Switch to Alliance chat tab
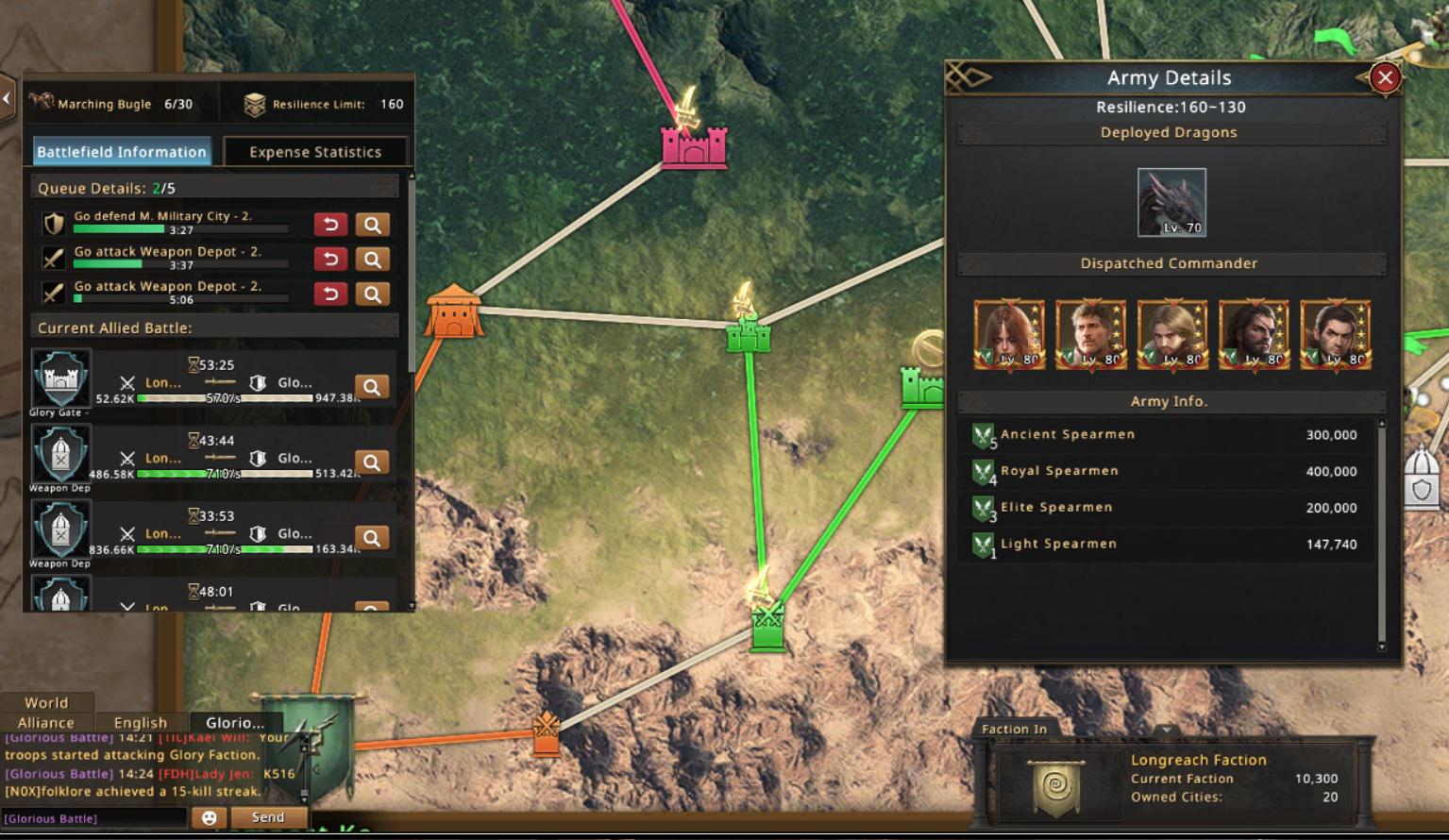The image size is (1449, 840). [x=46, y=723]
